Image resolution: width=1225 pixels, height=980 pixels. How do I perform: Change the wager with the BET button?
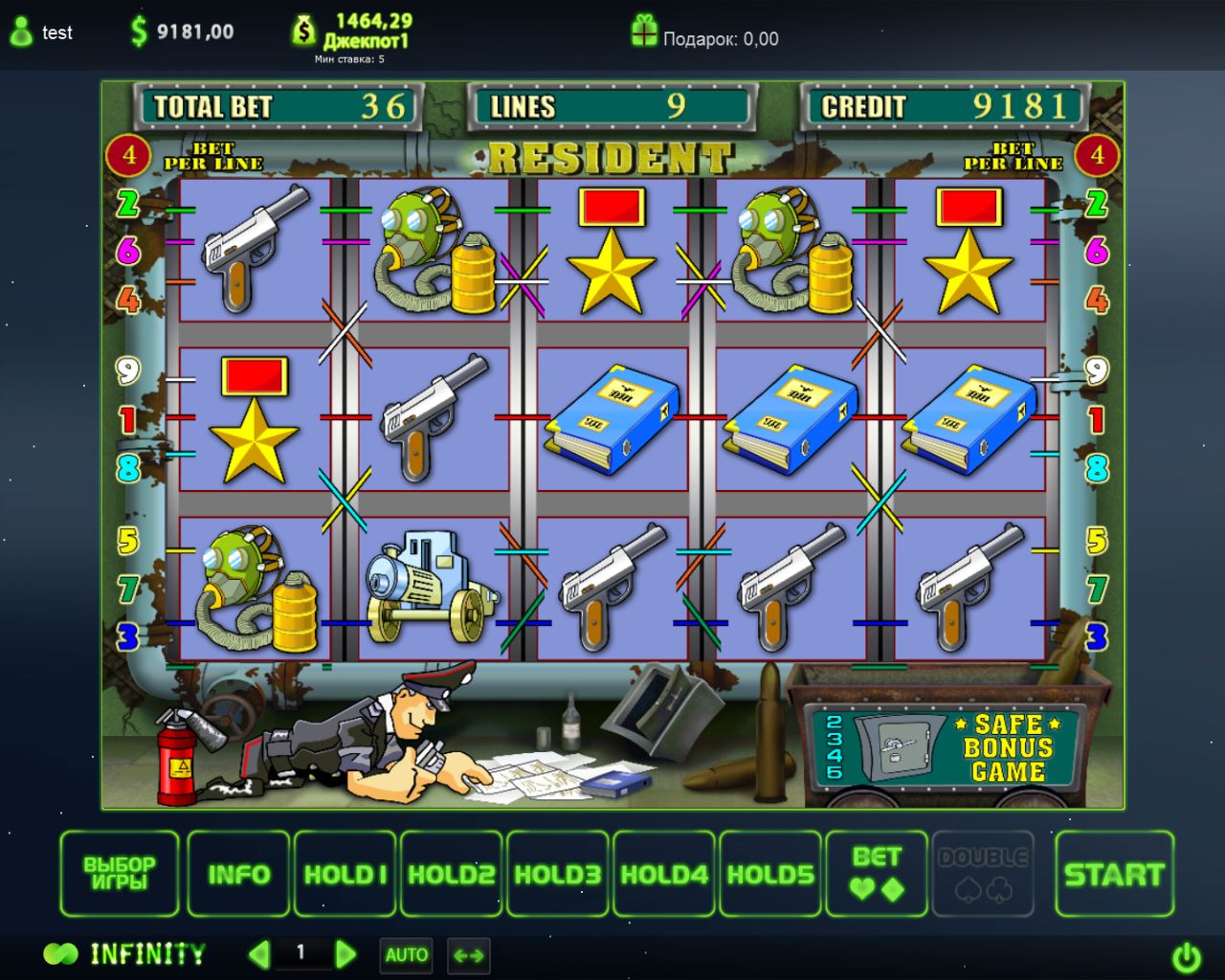point(877,874)
